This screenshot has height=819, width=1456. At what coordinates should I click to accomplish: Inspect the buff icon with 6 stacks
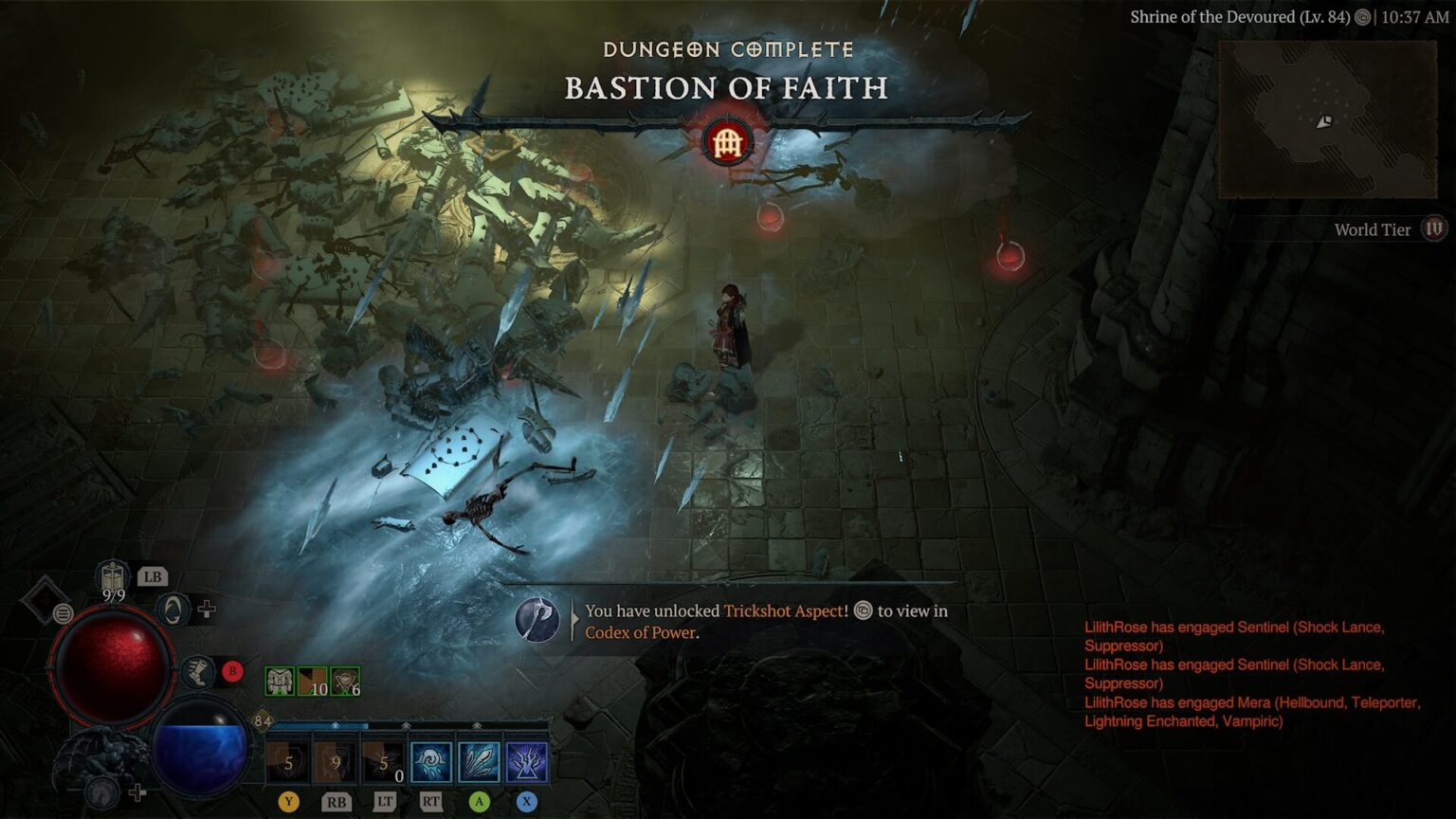pos(345,681)
